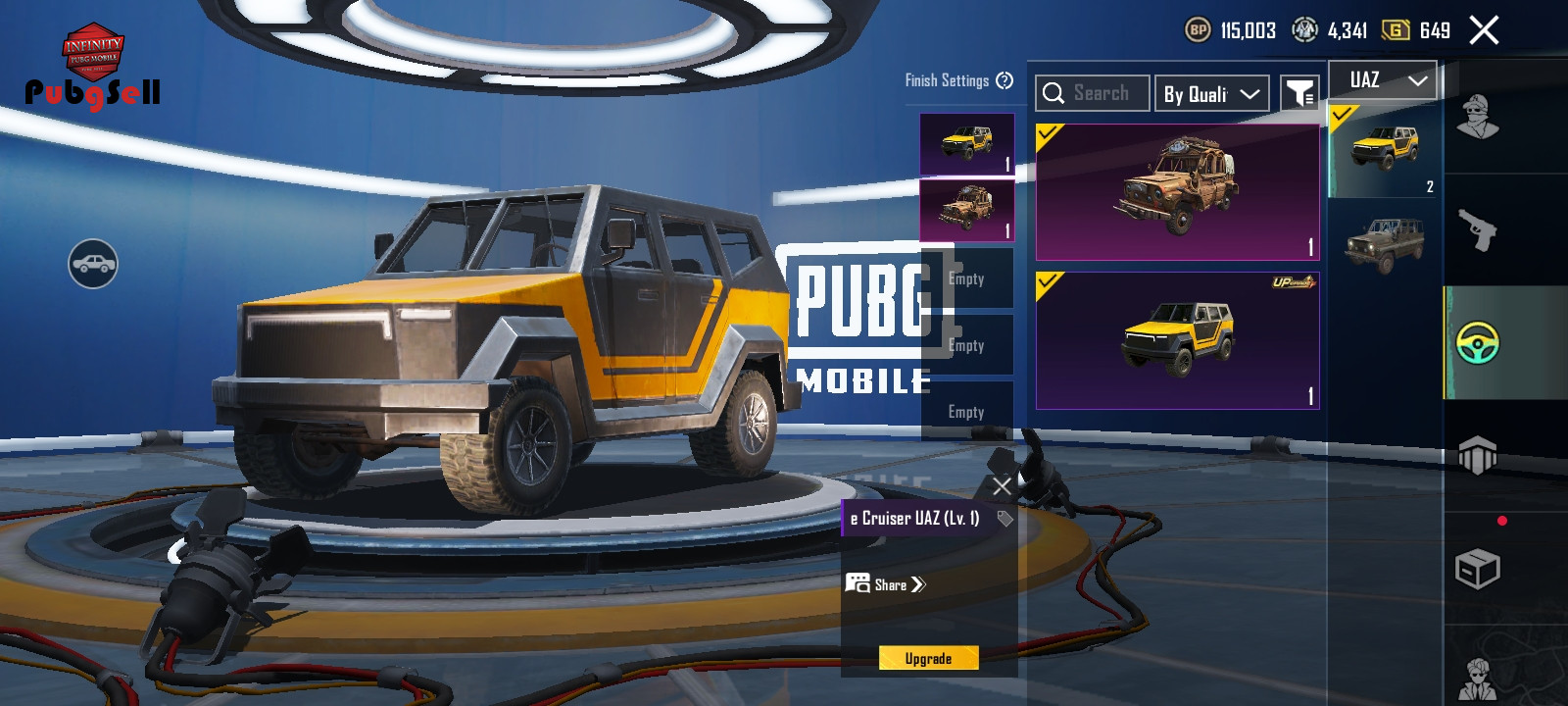Share the Cruiser UAZ skin
1568x706 pixels.
(x=886, y=584)
